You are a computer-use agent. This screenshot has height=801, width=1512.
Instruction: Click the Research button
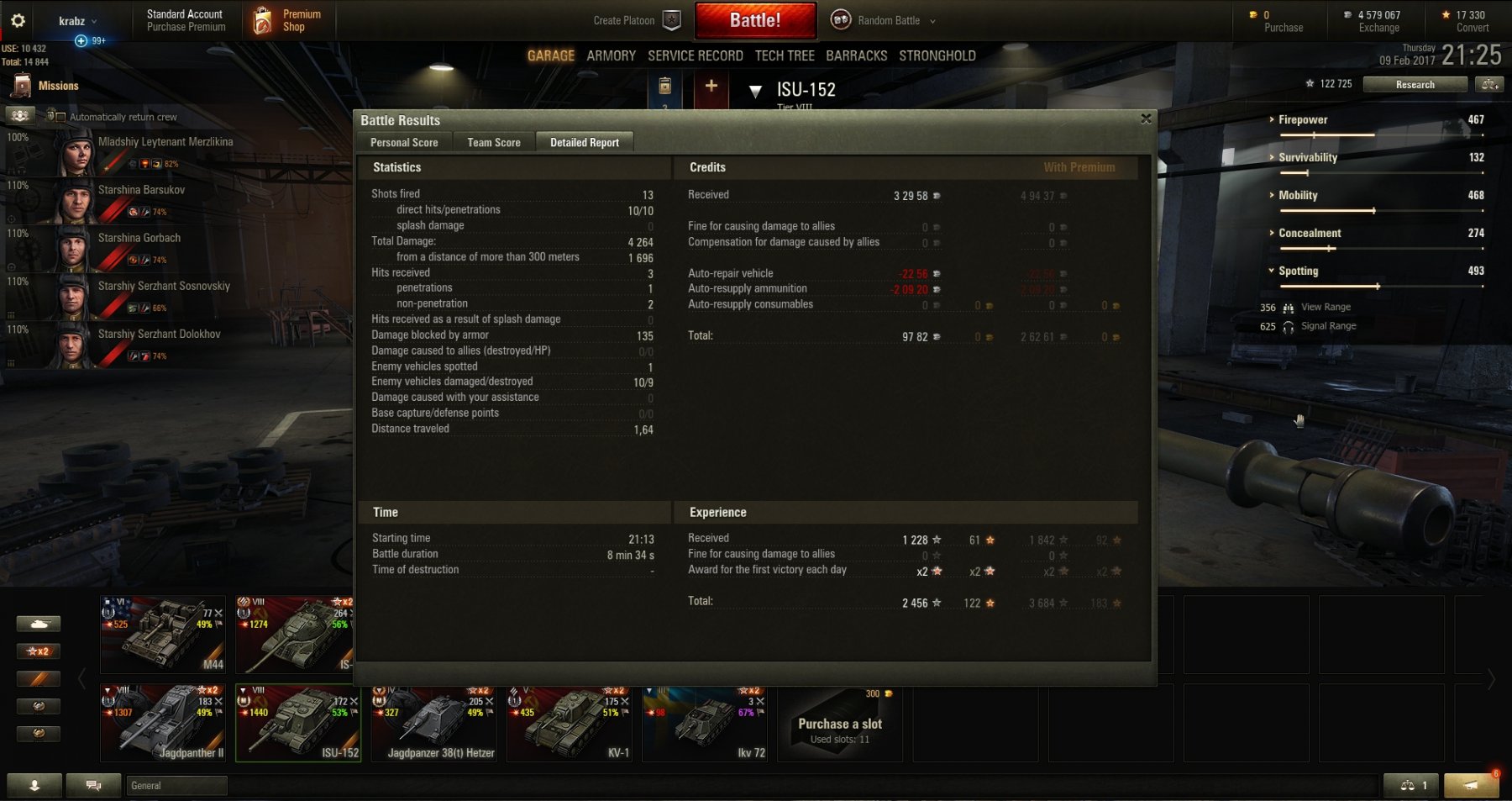[x=1415, y=85]
